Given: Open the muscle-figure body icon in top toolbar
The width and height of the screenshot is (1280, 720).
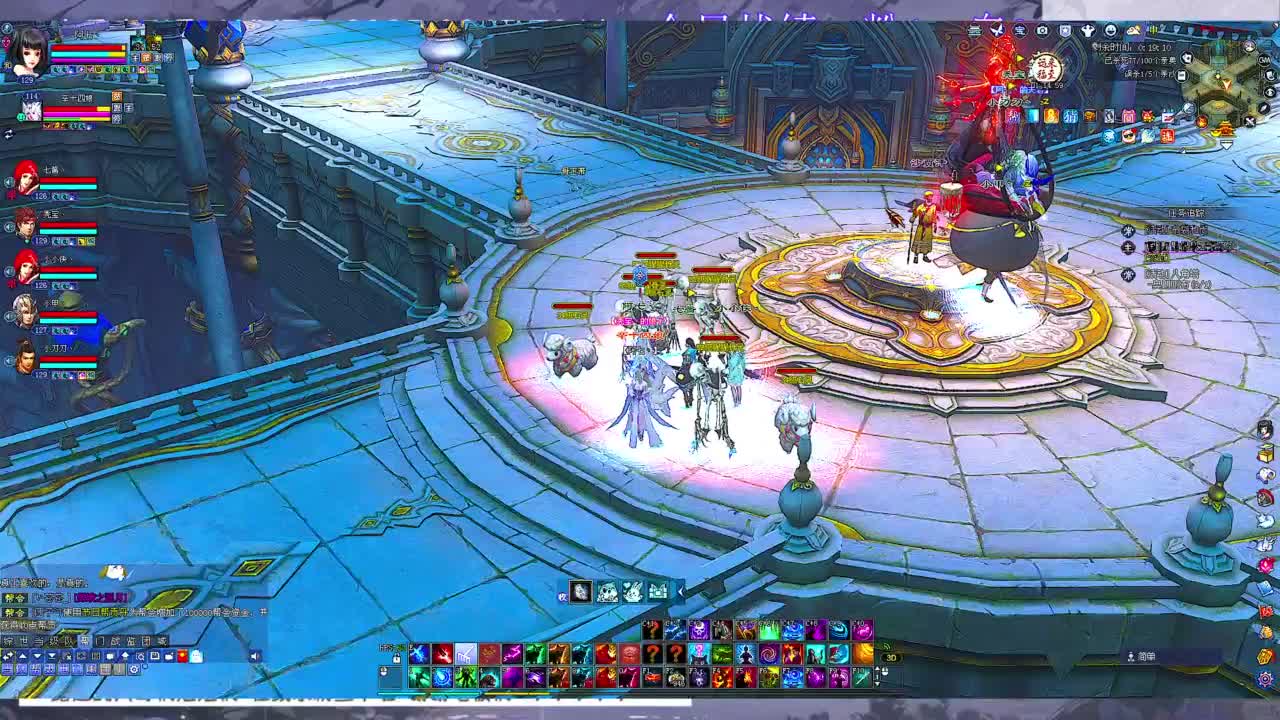Looking at the screenshot, I should pyautogui.click(x=1087, y=29).
